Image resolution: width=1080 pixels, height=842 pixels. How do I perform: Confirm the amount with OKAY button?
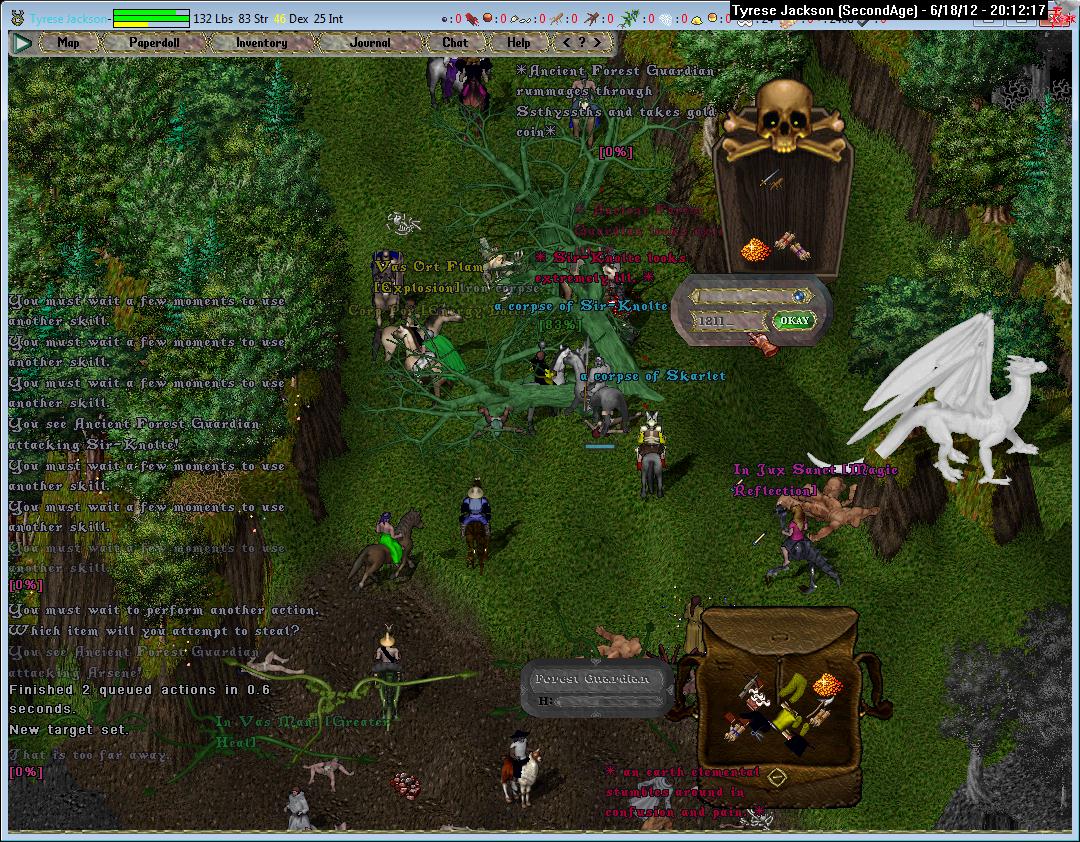click(x=793, y=321)
